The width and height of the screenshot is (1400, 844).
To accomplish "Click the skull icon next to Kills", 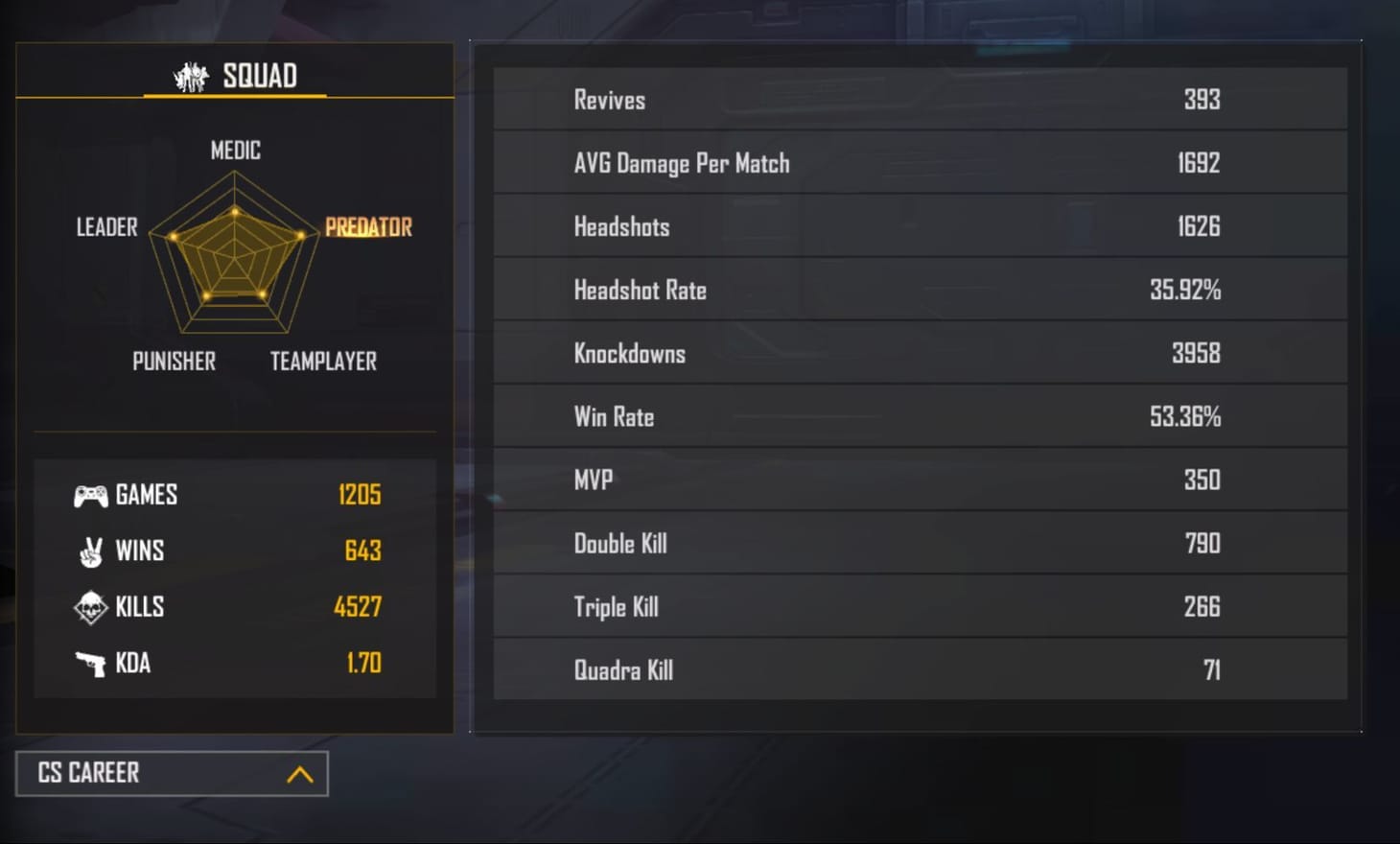I will pyautogui.click(x=89, y=607).
